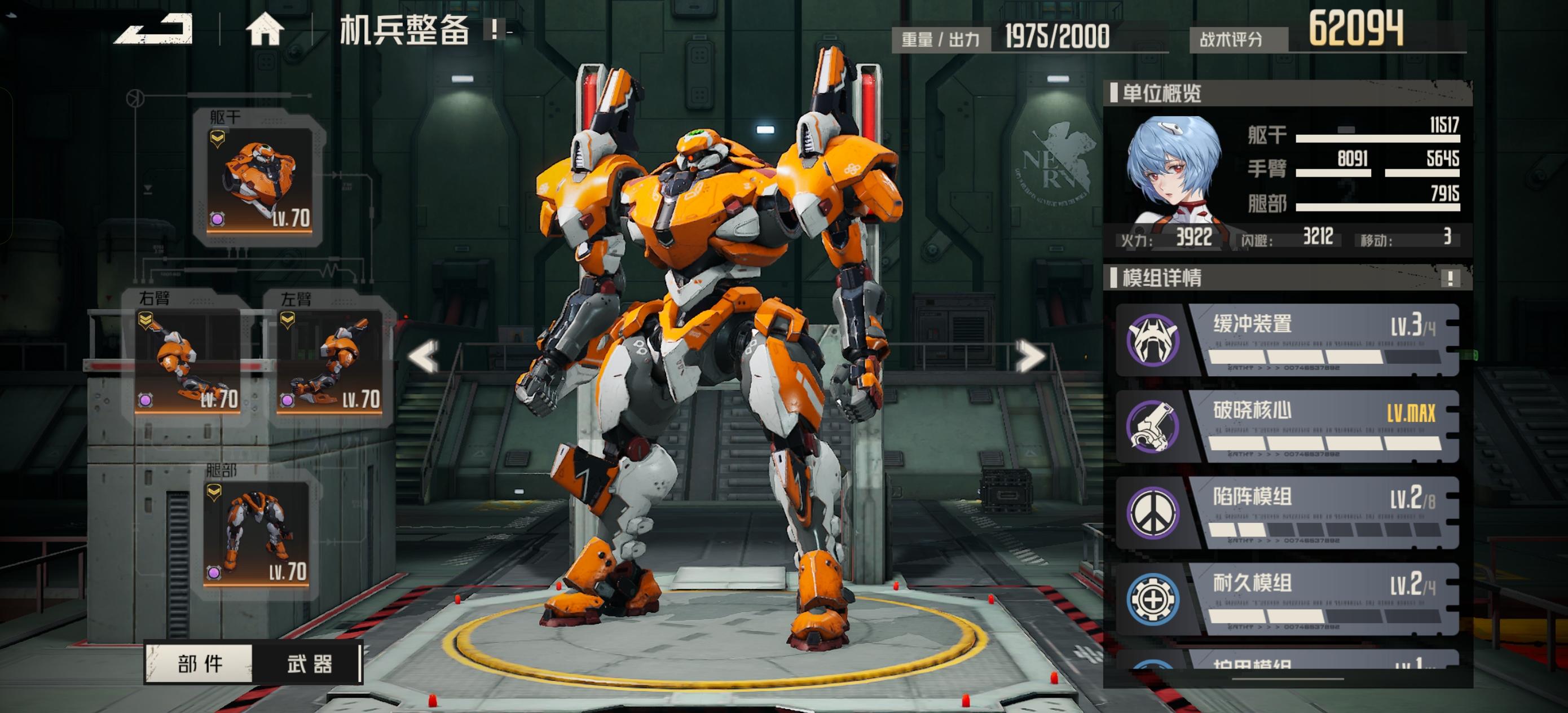Go back using the return arrow
Screen dimensions: 1568x713
point(154,29)
